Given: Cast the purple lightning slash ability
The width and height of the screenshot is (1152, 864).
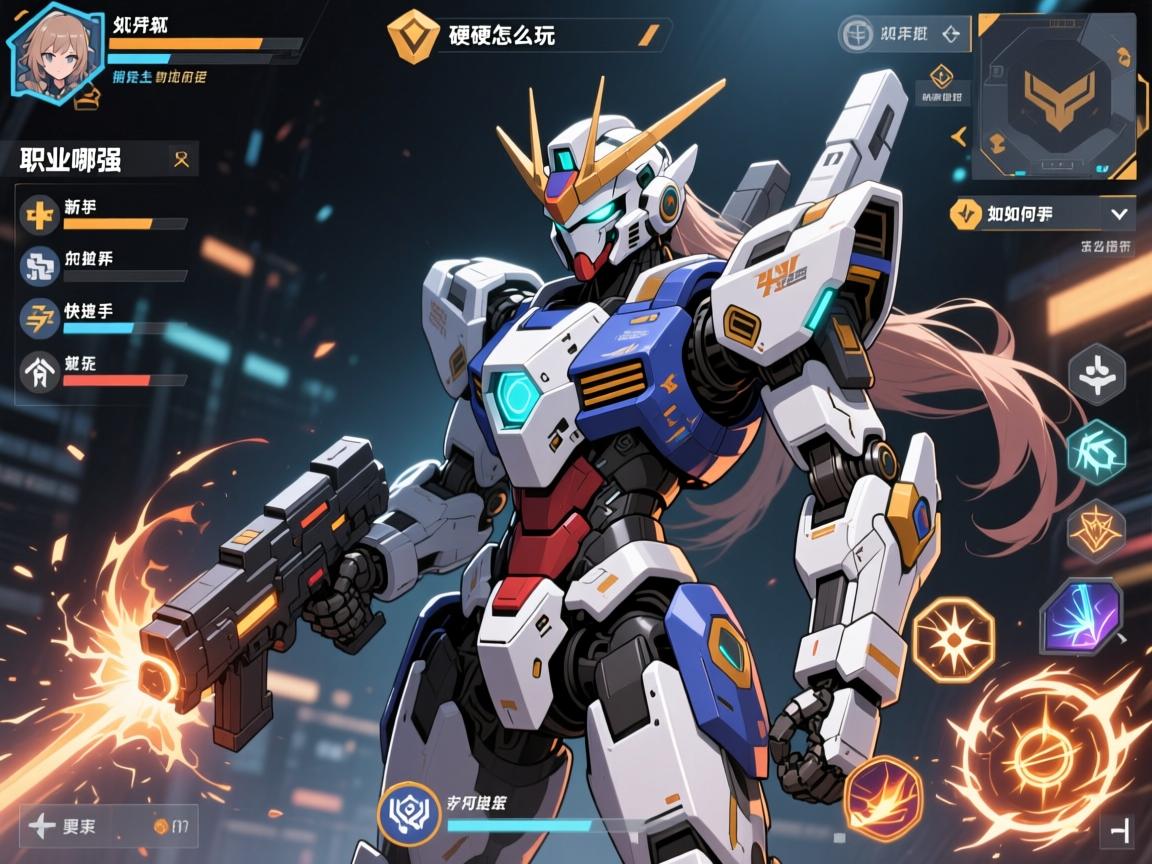Looking at the screenshot, I should pyautogui.click(x=1081, y=618).
